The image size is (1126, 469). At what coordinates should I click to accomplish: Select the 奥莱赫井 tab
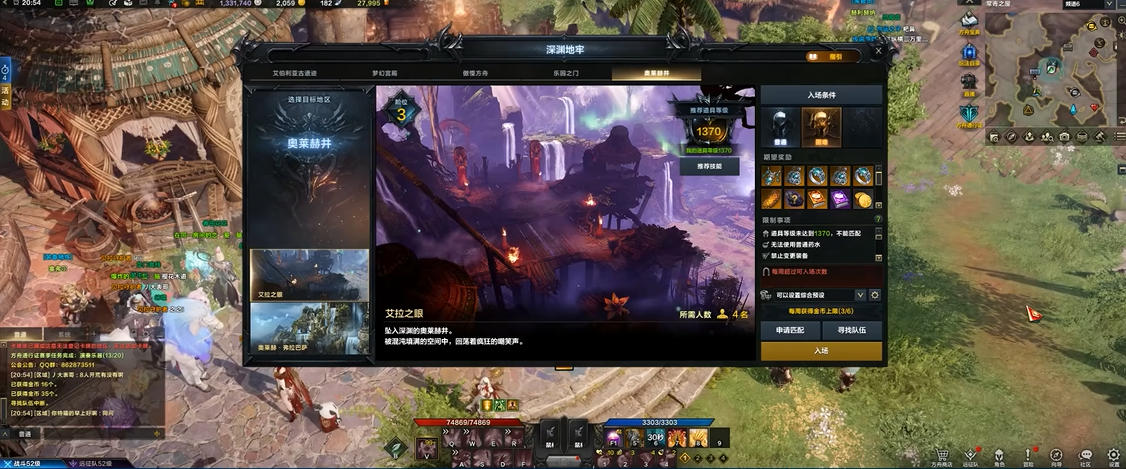656,74
